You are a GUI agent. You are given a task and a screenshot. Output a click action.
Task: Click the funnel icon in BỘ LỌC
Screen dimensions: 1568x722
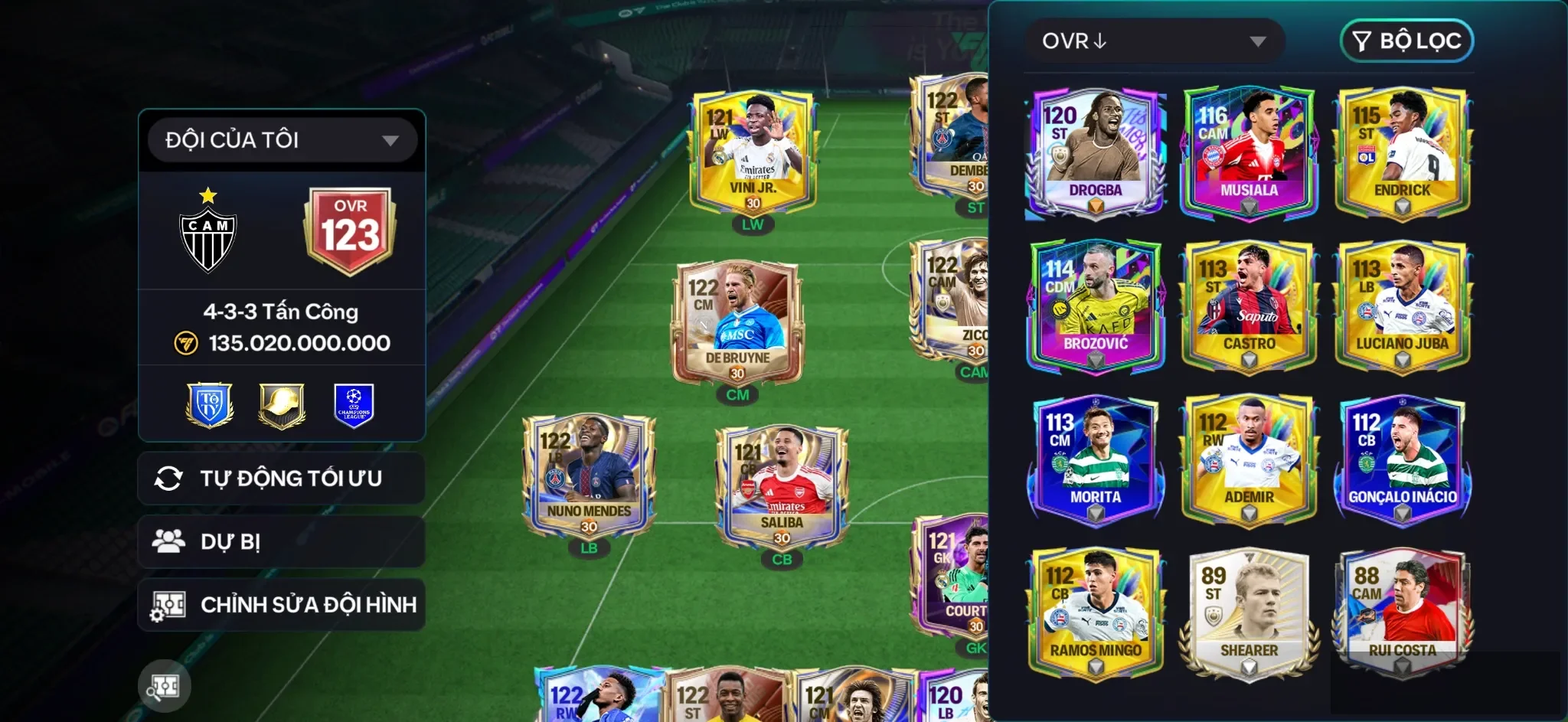pos(1360,41)
